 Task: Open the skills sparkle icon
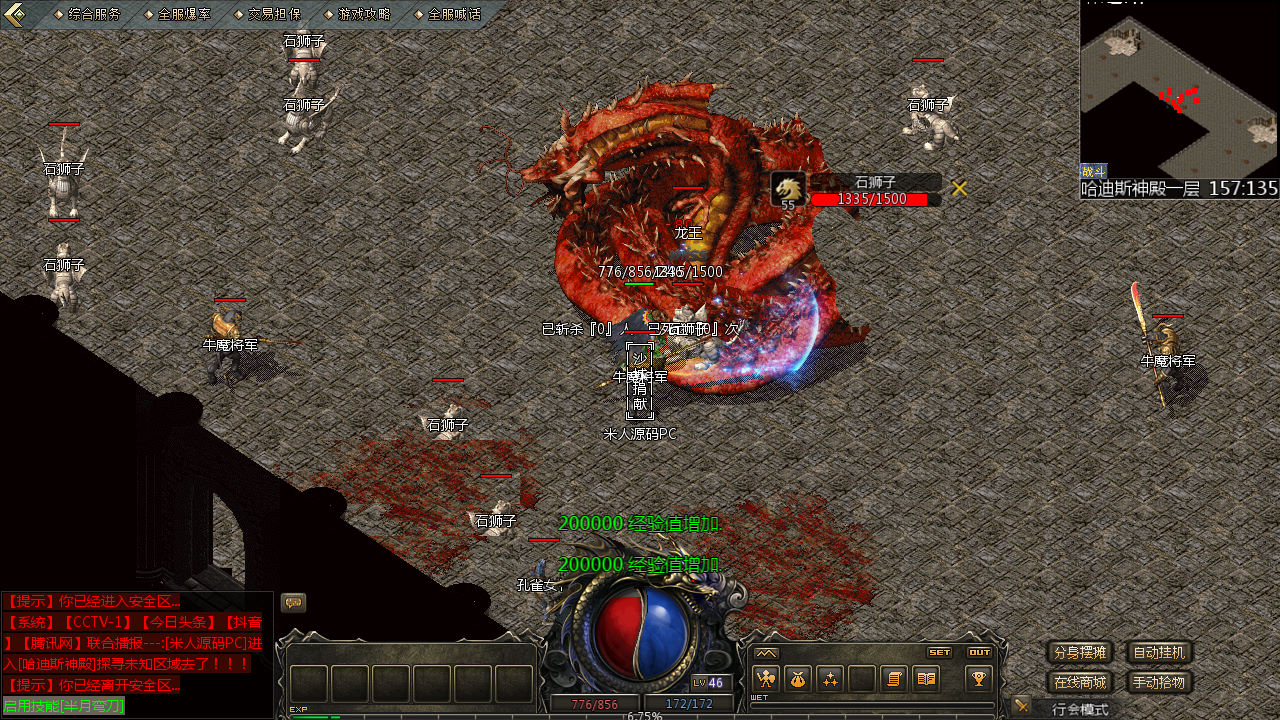tap(830, 679)
